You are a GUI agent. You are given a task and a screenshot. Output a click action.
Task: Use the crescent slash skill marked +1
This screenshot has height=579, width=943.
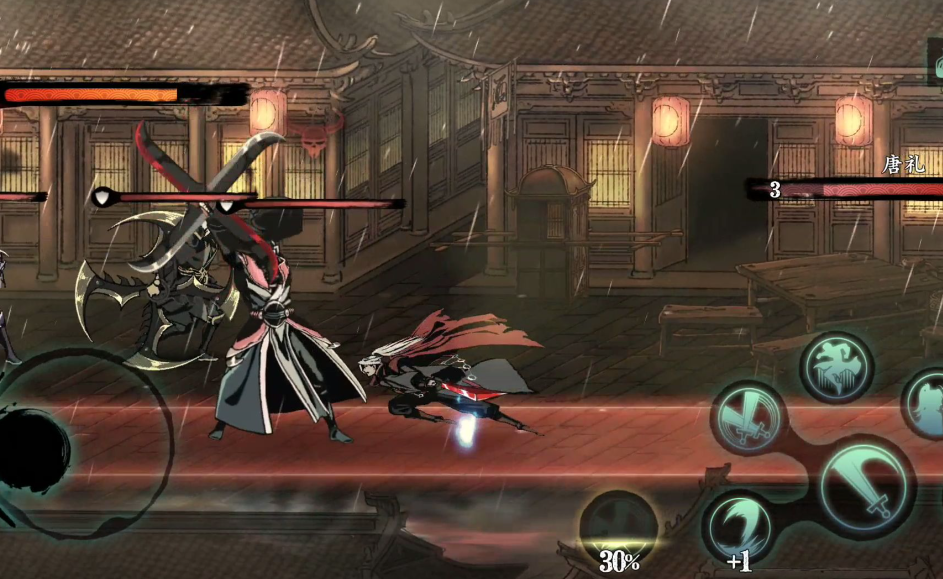tap(741, 527)
